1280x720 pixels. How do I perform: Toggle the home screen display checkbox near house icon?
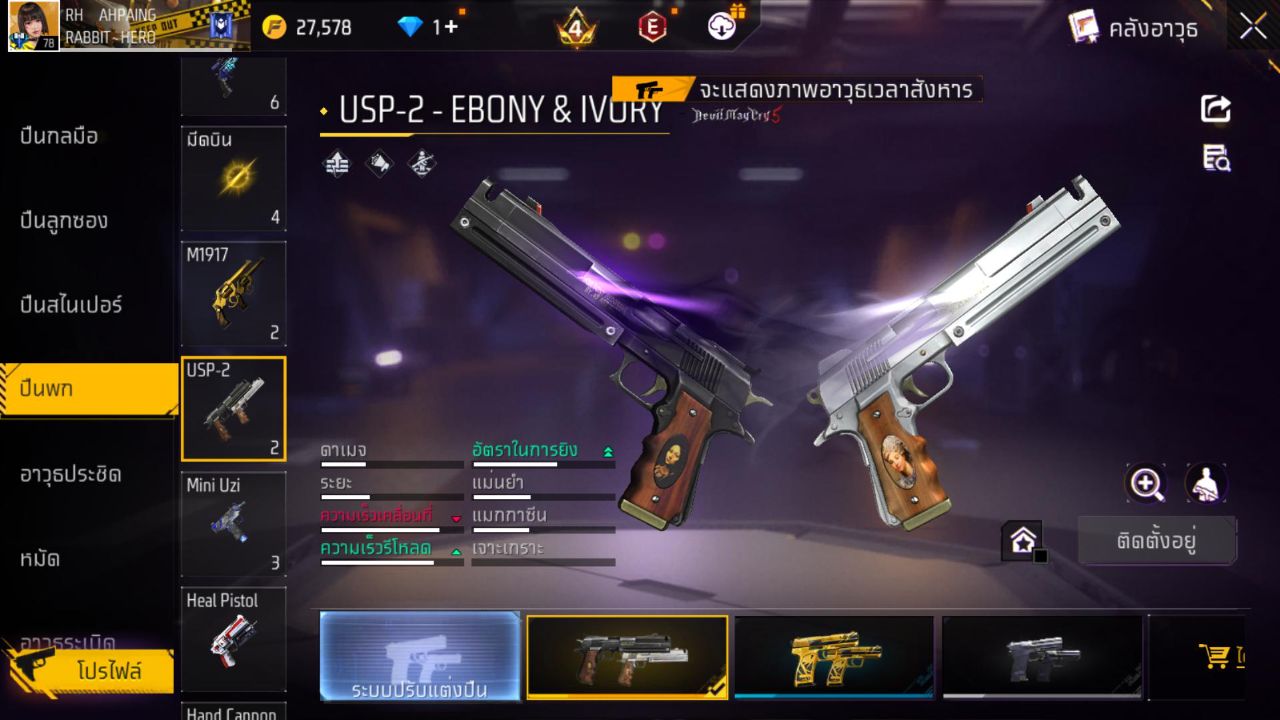click(1038, 556)
